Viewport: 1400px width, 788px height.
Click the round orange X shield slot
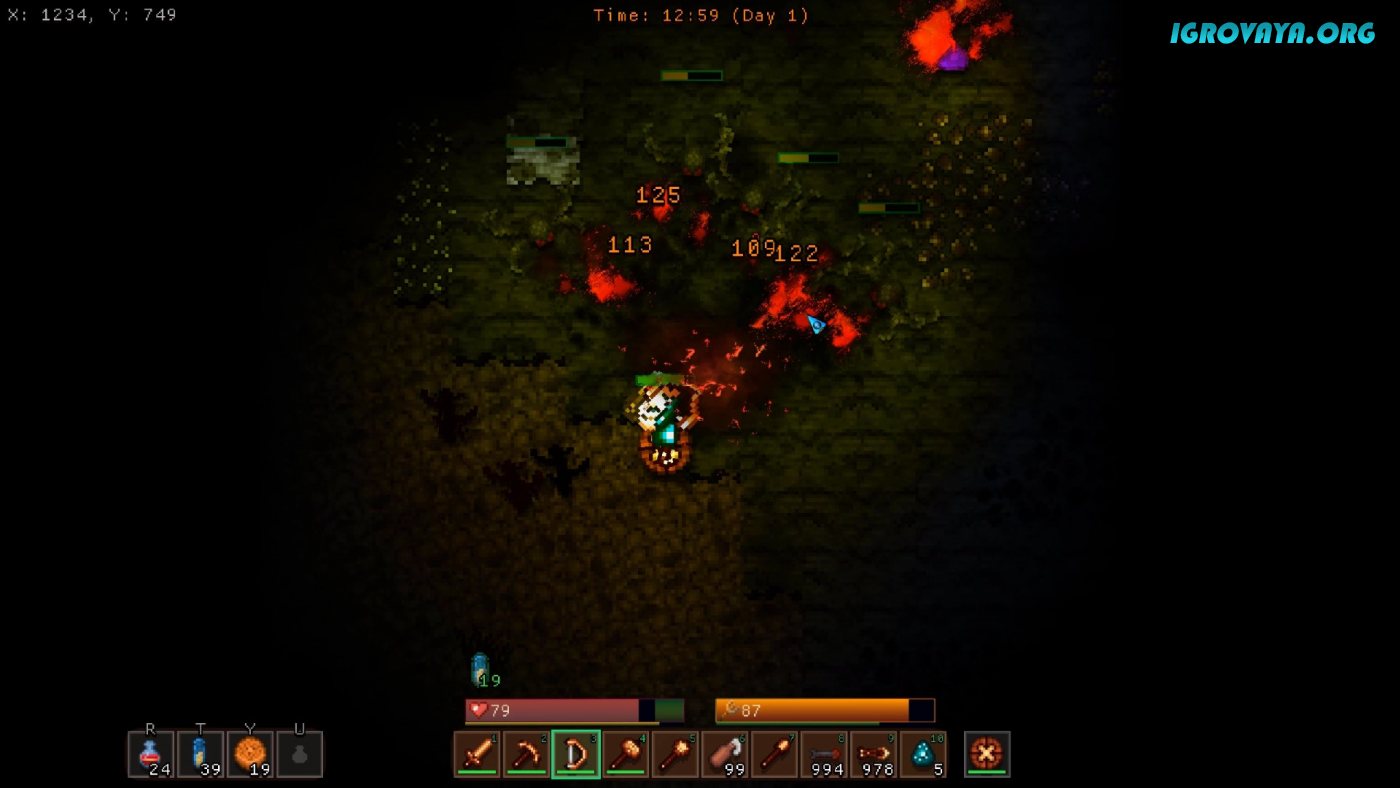[x=987, y=754]
